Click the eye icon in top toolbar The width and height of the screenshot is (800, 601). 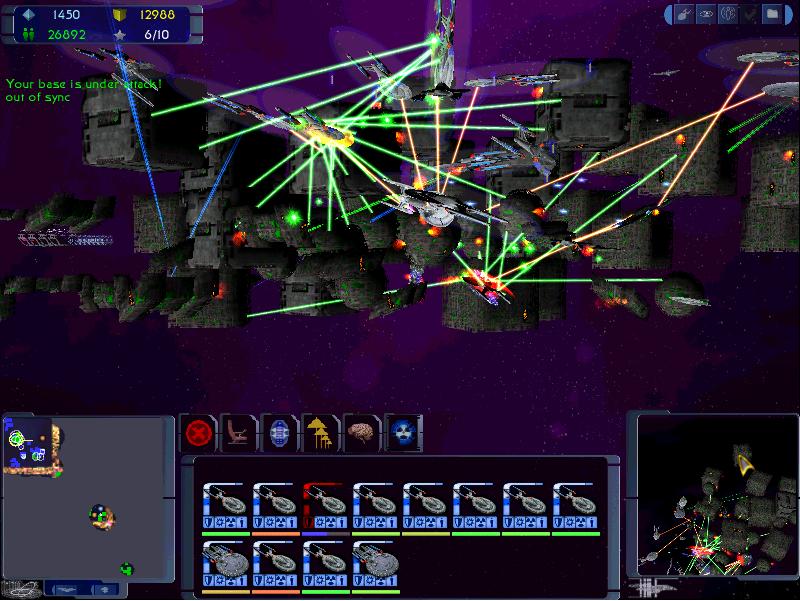708,14
